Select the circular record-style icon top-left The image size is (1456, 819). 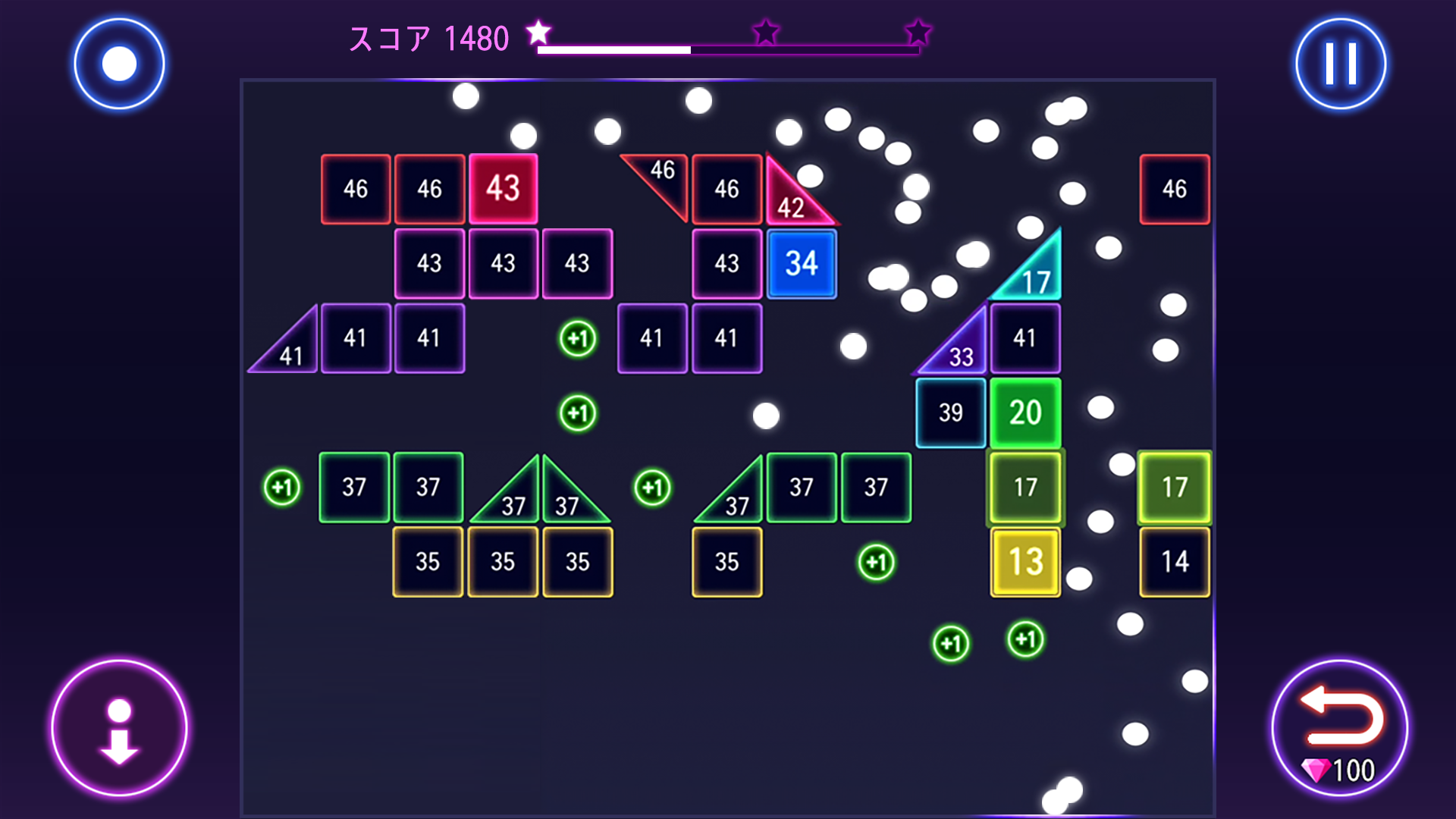click(121, 63)
